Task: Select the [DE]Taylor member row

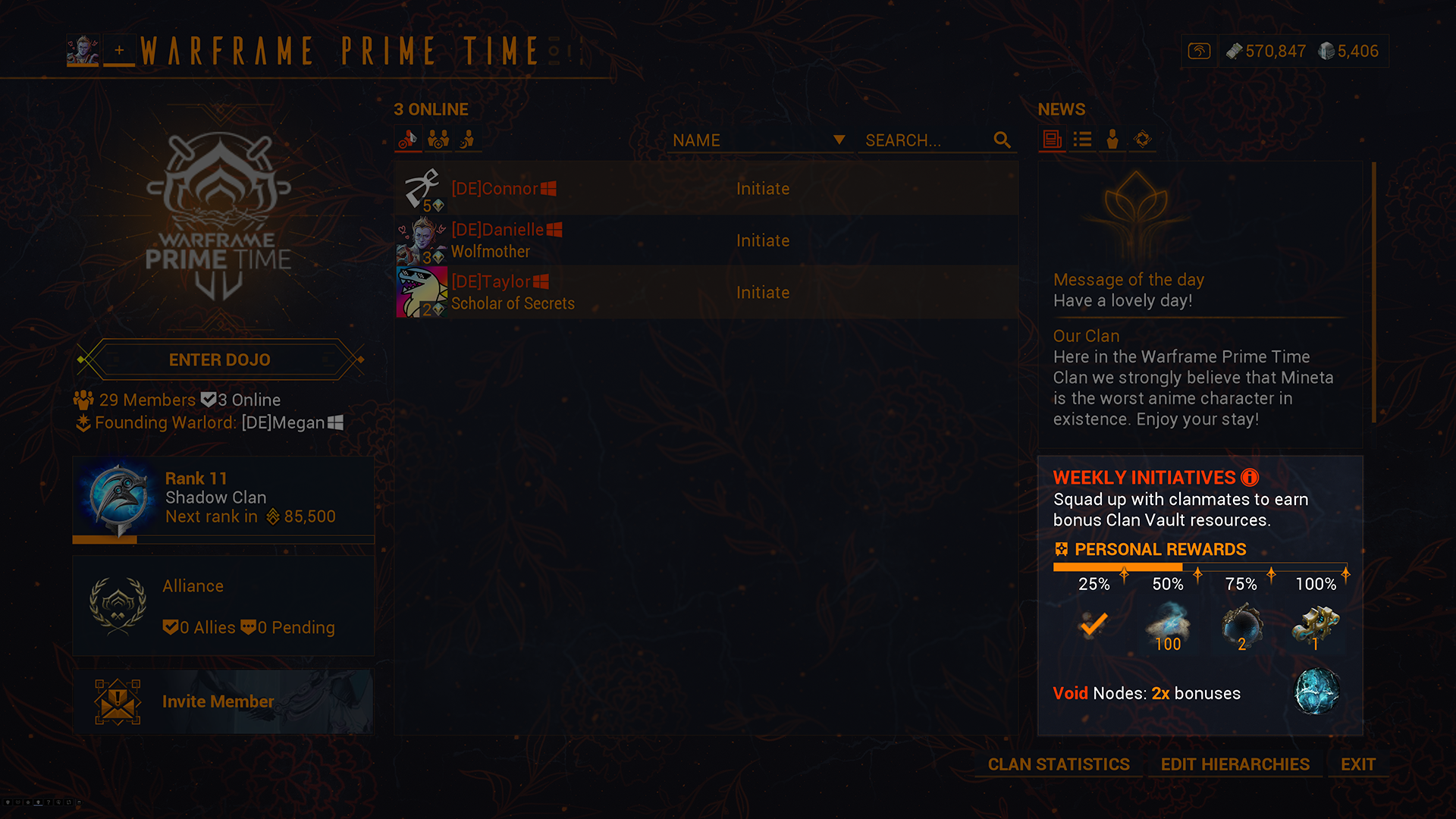Action: click(x=705, y=292)
